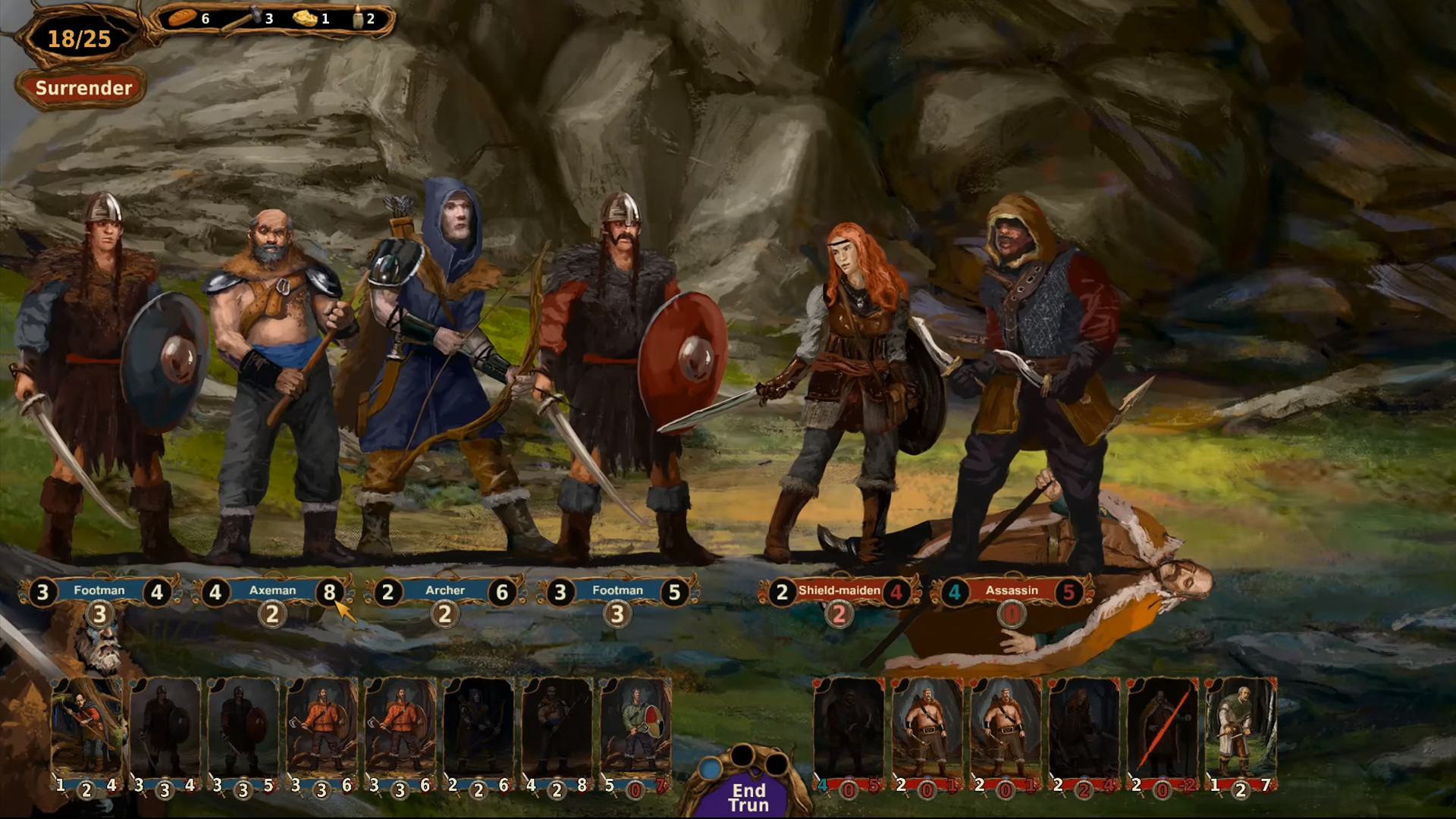Click the candle resource icon
Screen dimensions: 1456x819
click(x=355, y=17)
